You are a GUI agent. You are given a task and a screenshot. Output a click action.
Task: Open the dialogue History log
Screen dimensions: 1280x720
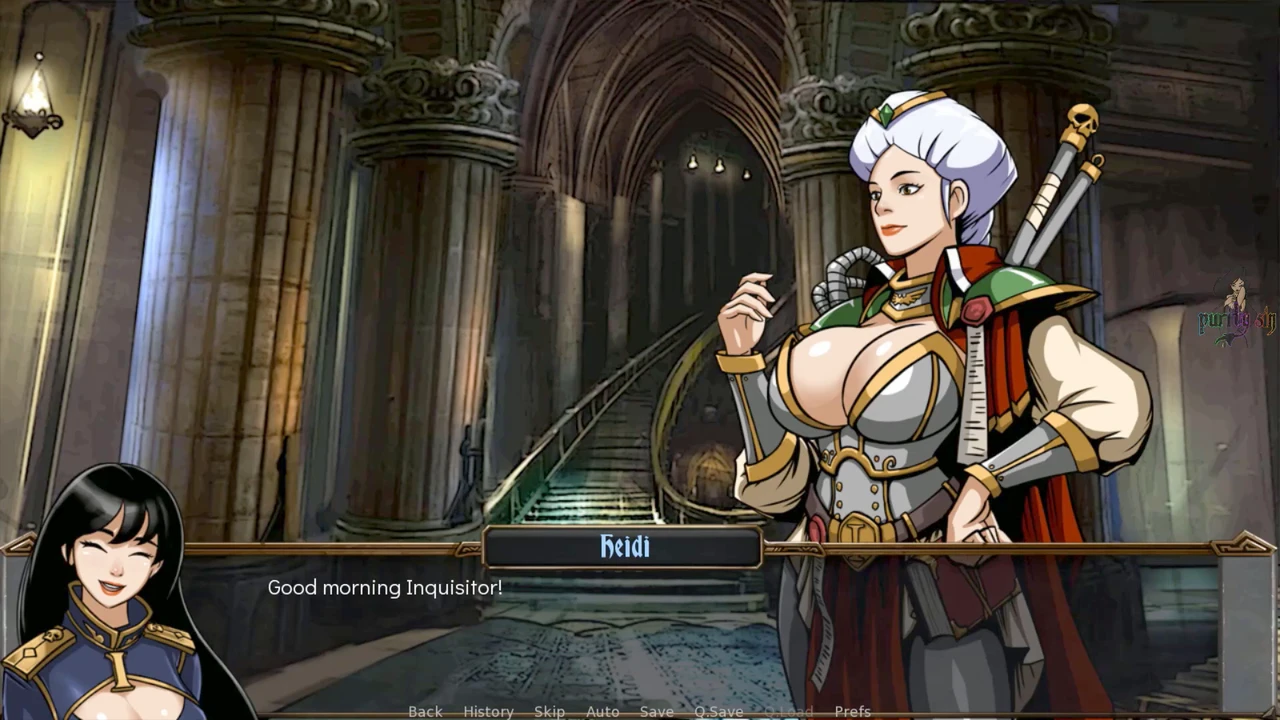[x=488, y=711]
